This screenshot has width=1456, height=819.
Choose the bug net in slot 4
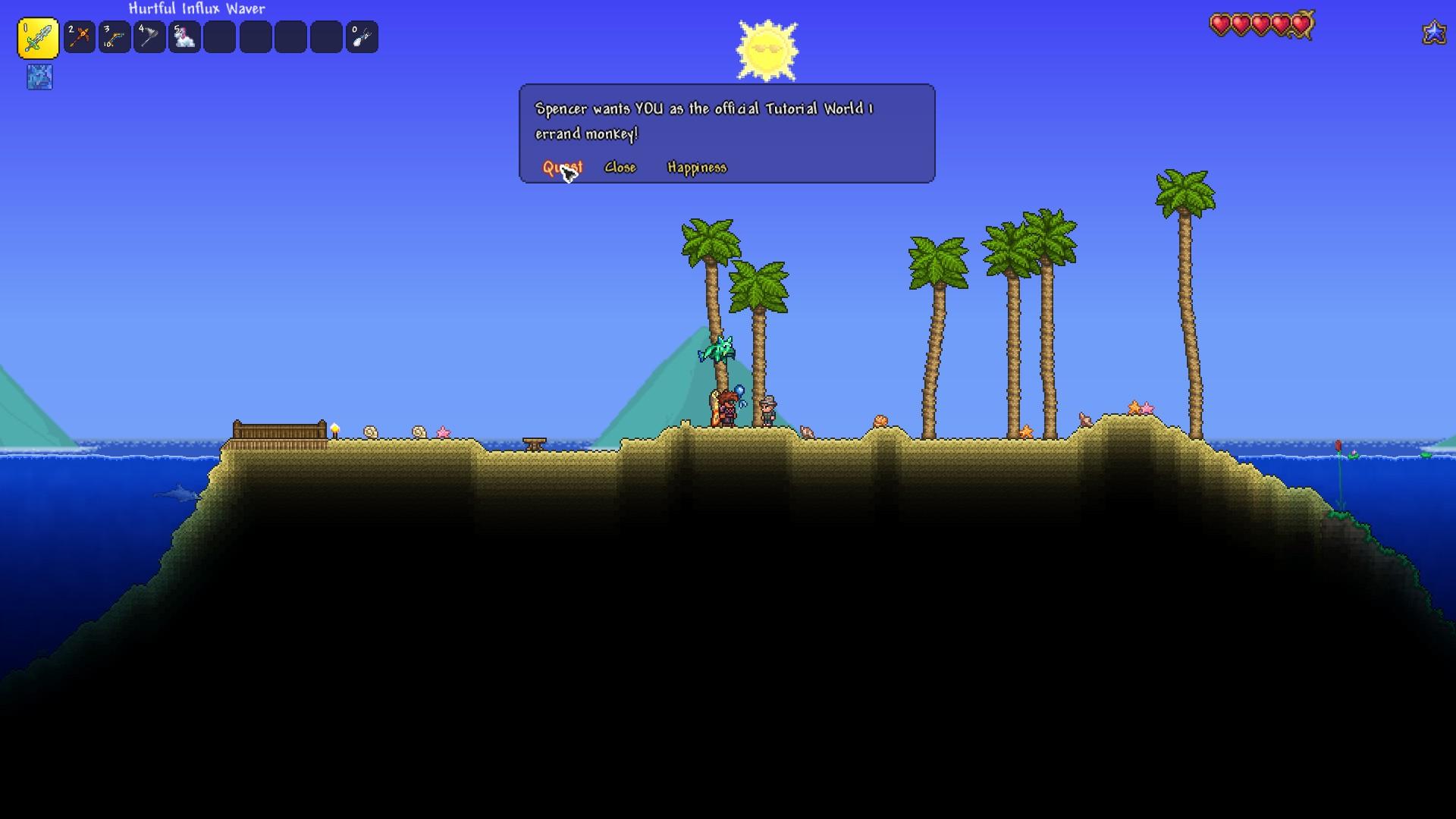(149, 37)
